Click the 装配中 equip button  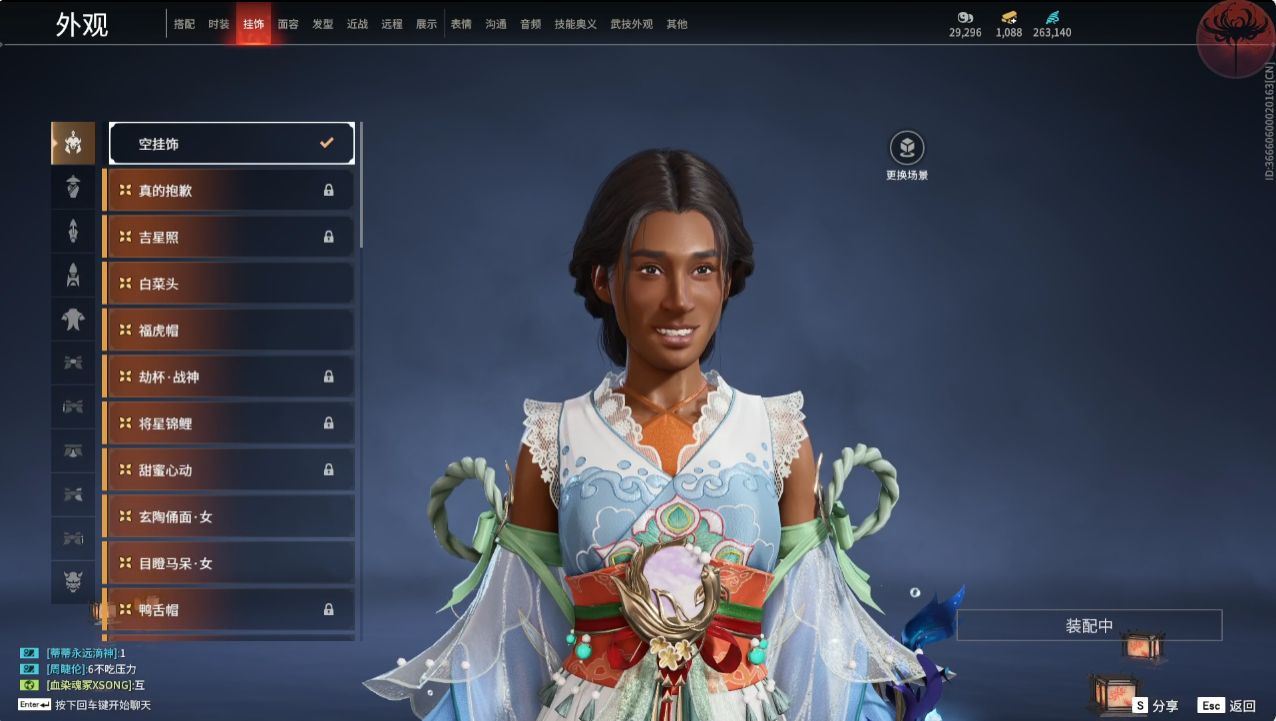tap(1089, 626)
